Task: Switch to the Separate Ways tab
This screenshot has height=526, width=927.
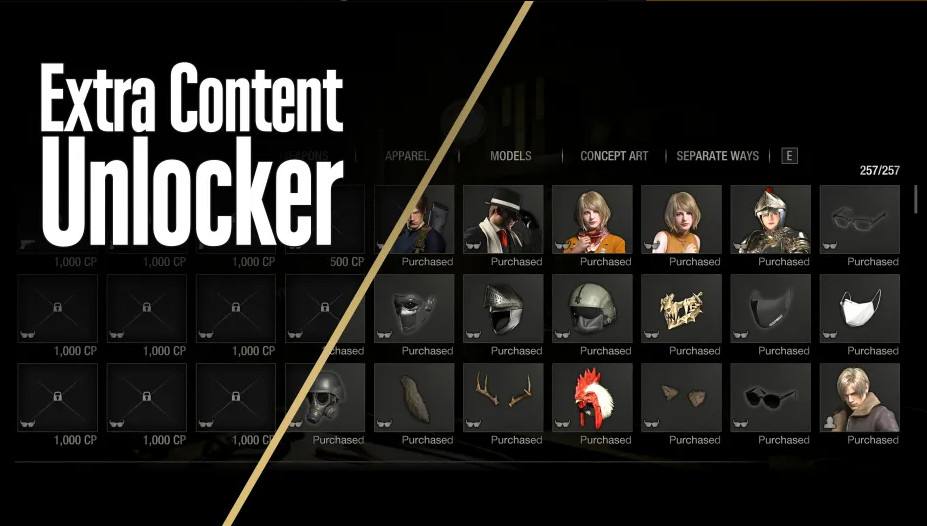Action: point(717,156)
